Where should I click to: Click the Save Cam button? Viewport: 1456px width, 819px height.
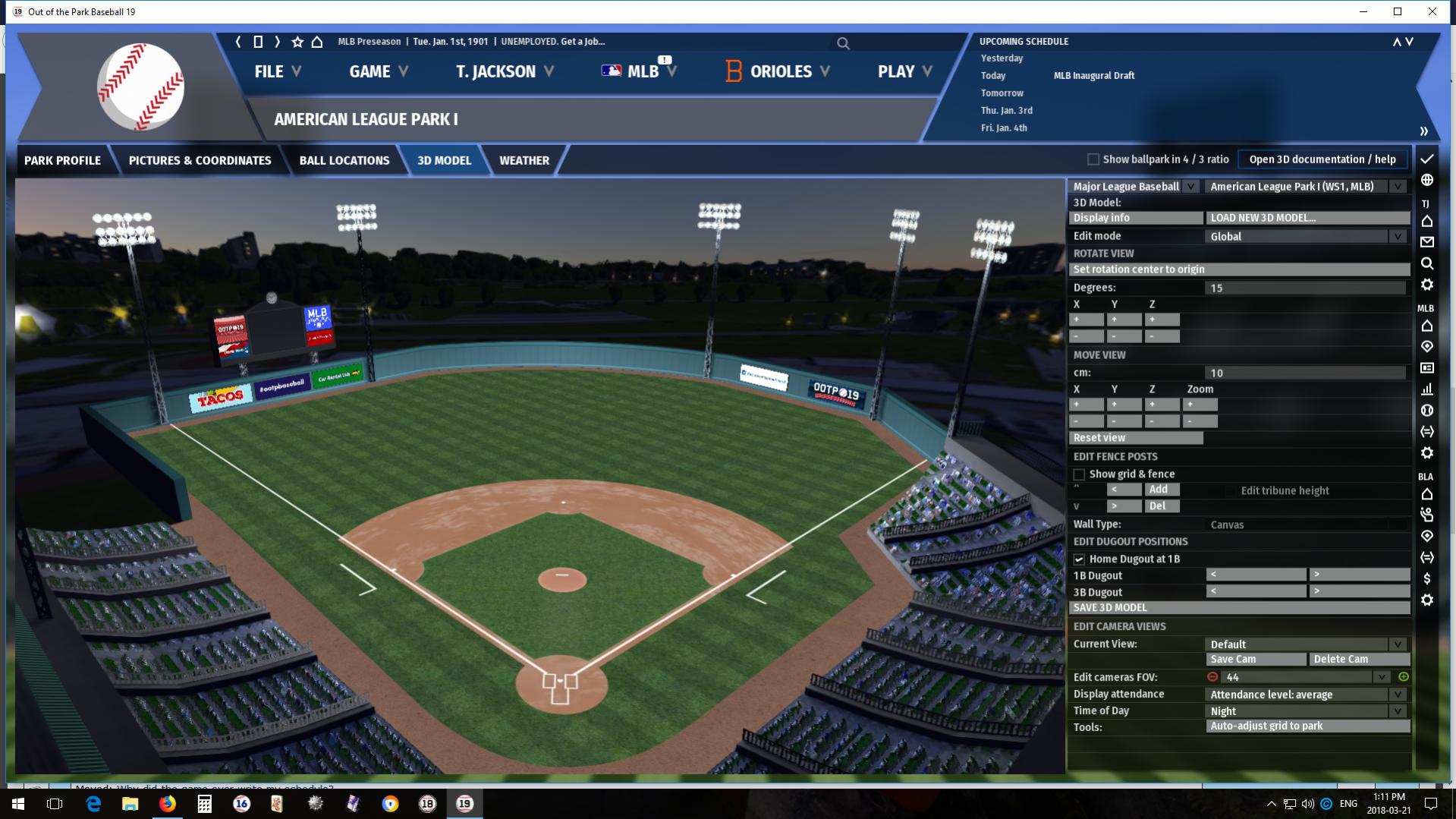click(x=1256, y=660)
